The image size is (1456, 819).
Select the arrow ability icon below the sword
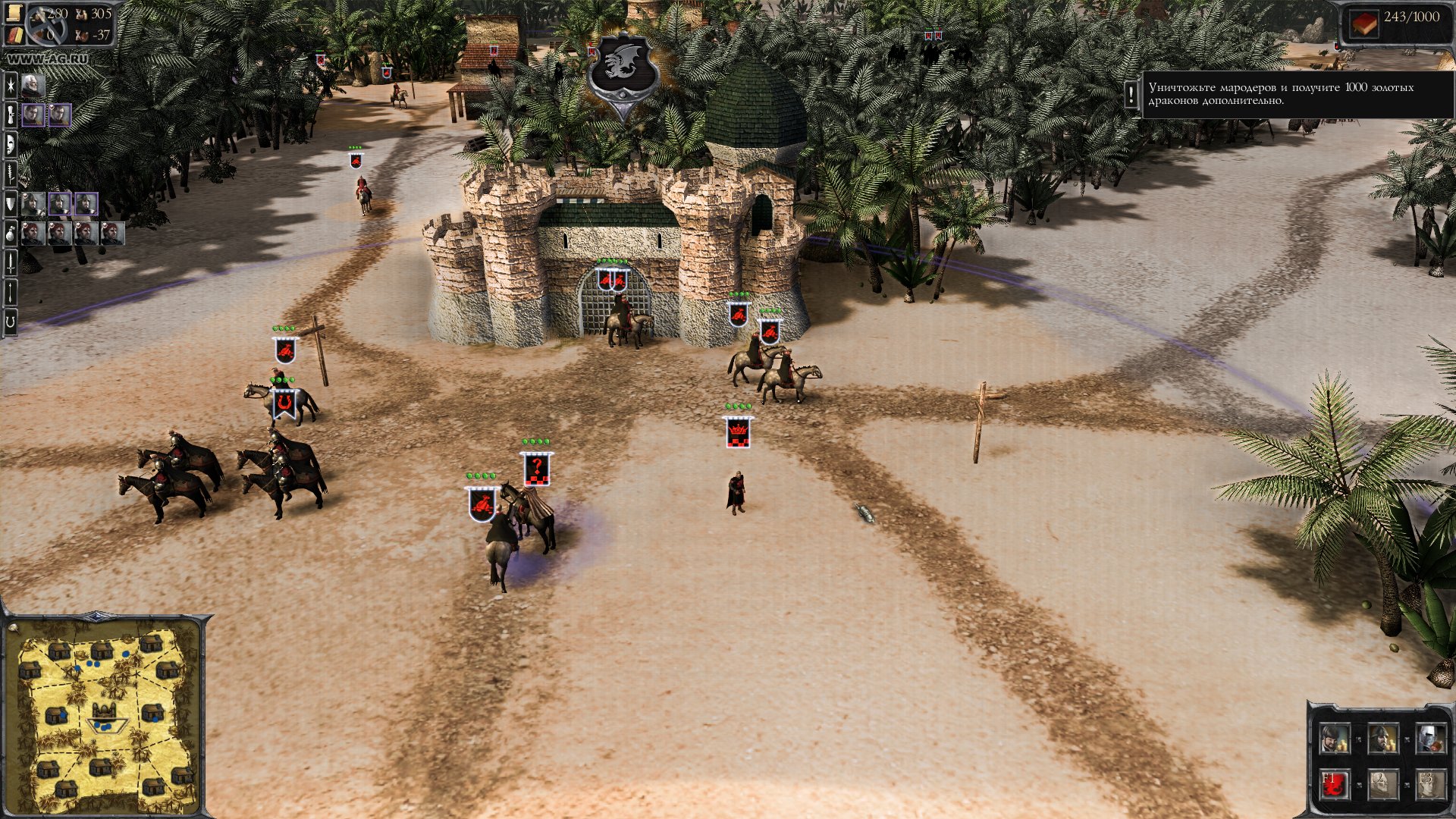coord(11,290)
